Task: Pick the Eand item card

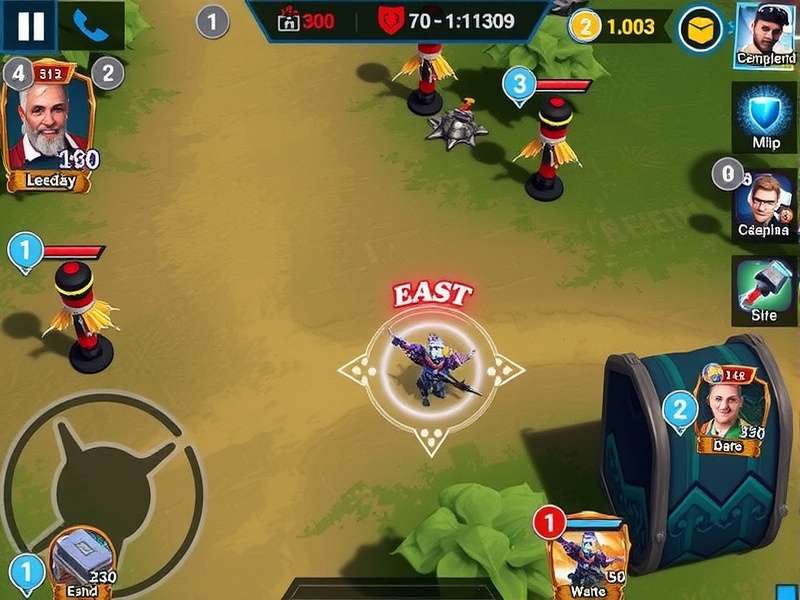Action: tap(78, 562)
